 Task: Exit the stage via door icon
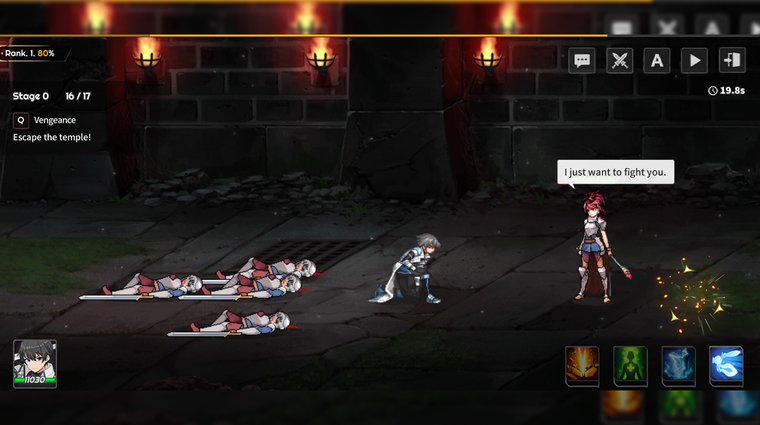coord(731,61)
